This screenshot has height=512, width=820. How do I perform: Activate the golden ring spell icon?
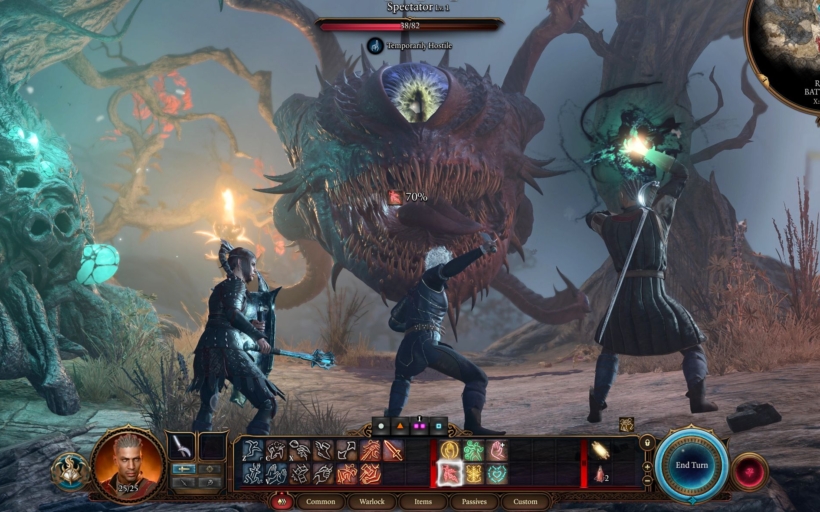[451, 450]
